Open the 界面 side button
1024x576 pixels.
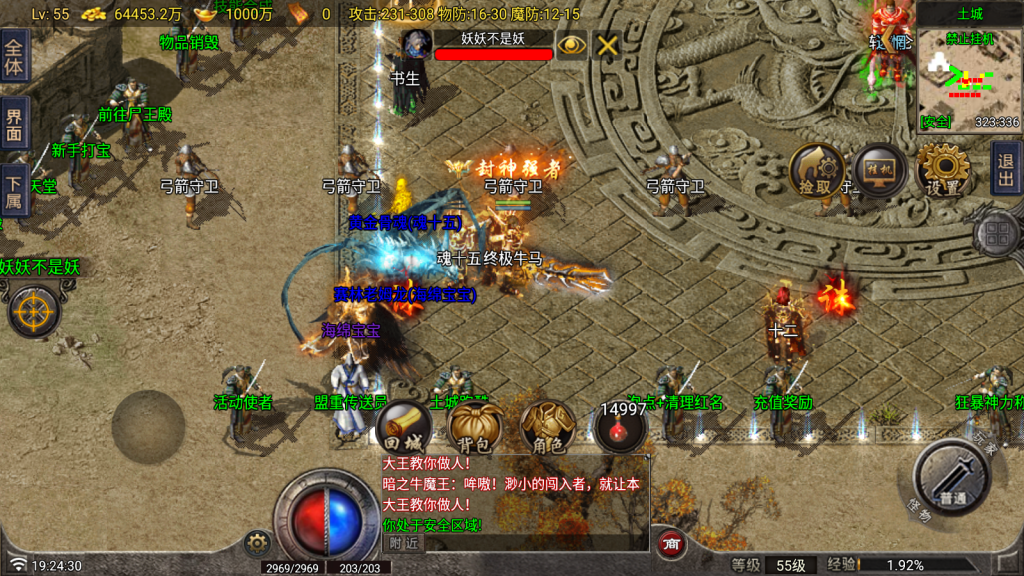click(x=14, y=125)
